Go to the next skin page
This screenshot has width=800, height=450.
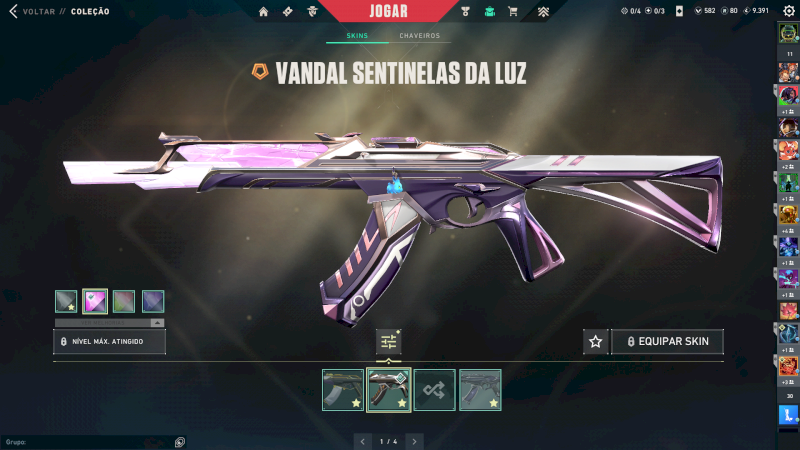coord(414,441)
